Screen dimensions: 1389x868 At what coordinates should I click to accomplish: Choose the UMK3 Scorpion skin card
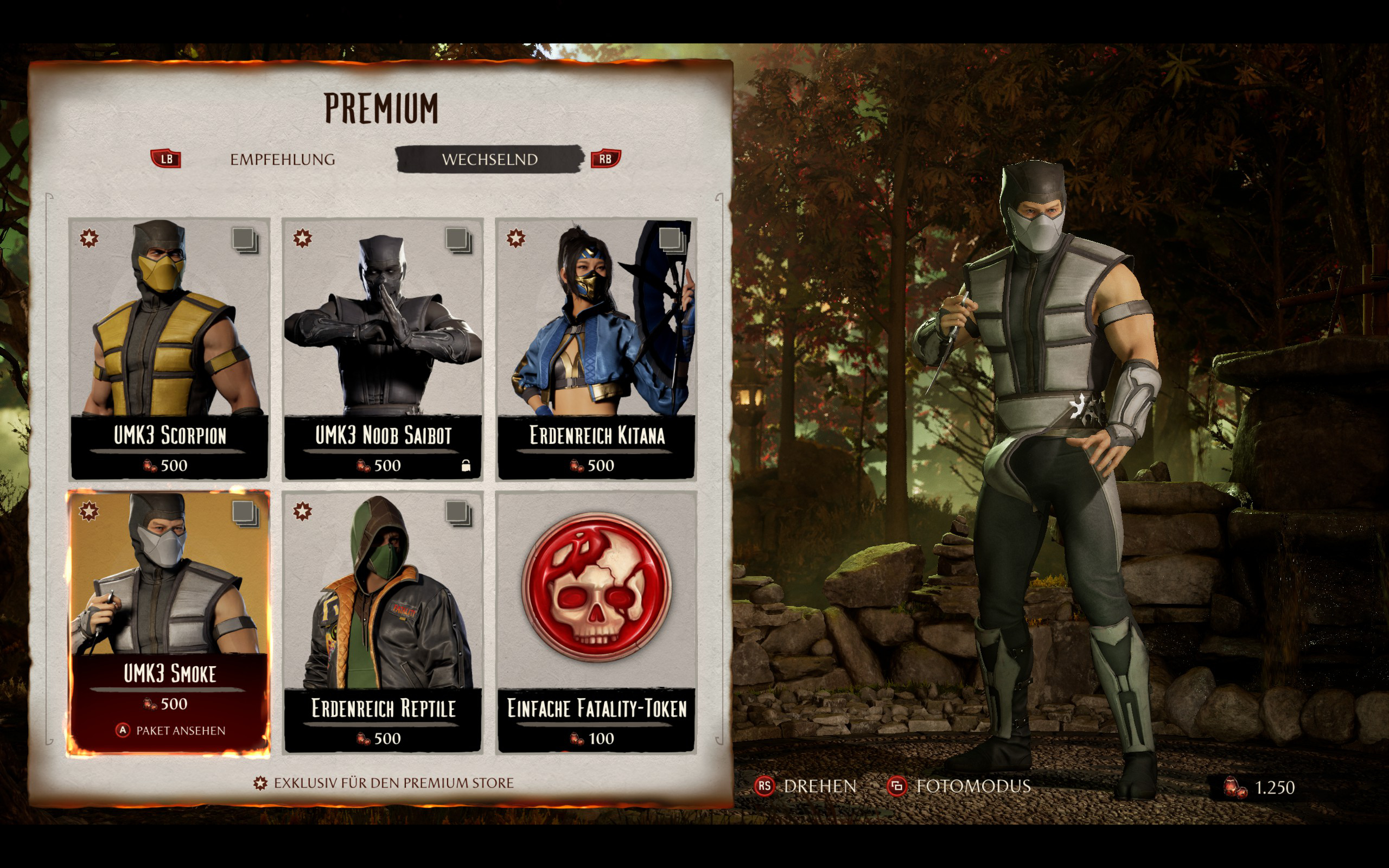click(x=169, y=348)
